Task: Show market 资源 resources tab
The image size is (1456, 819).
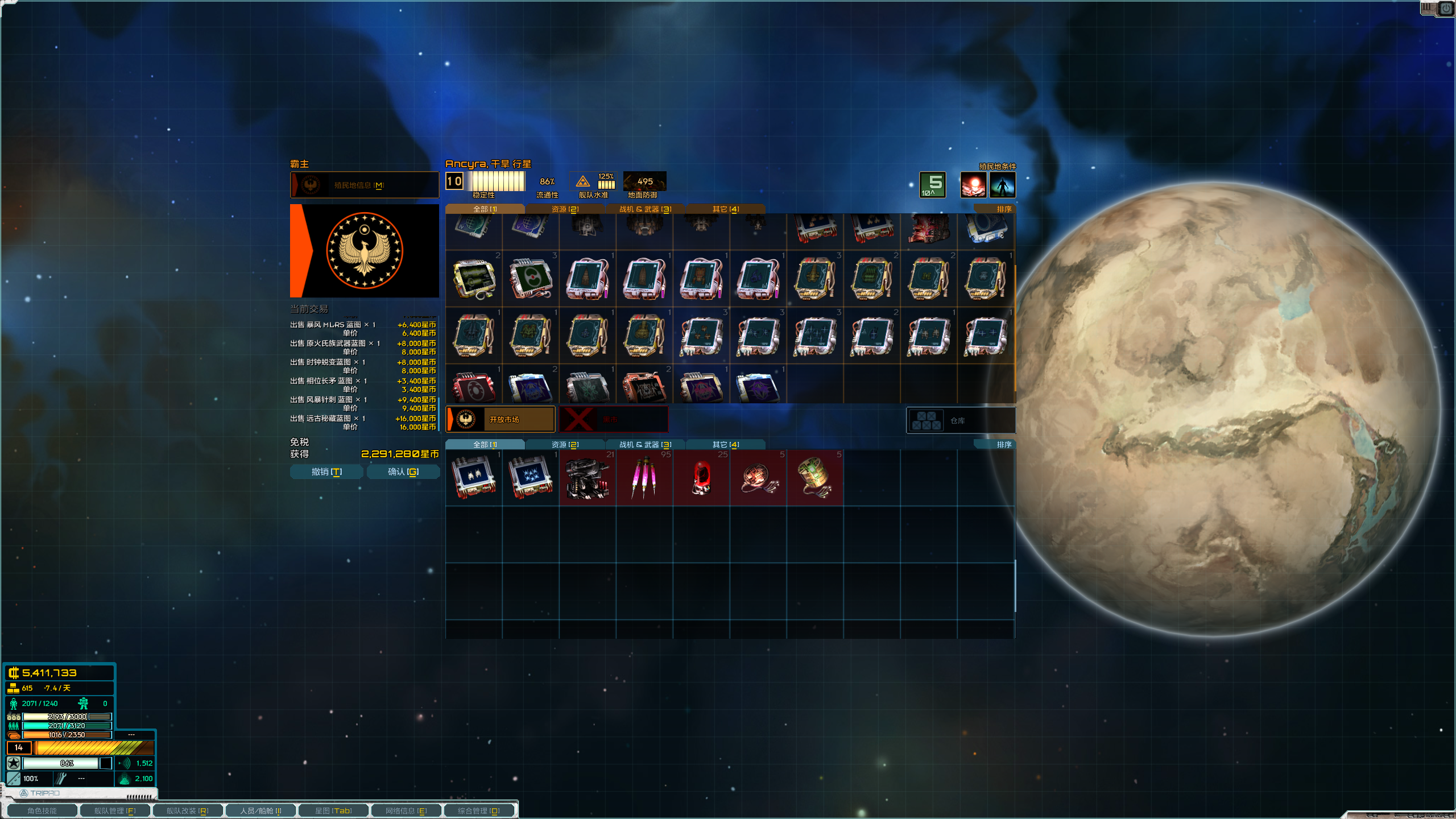Action: click(x=565, y=209)
